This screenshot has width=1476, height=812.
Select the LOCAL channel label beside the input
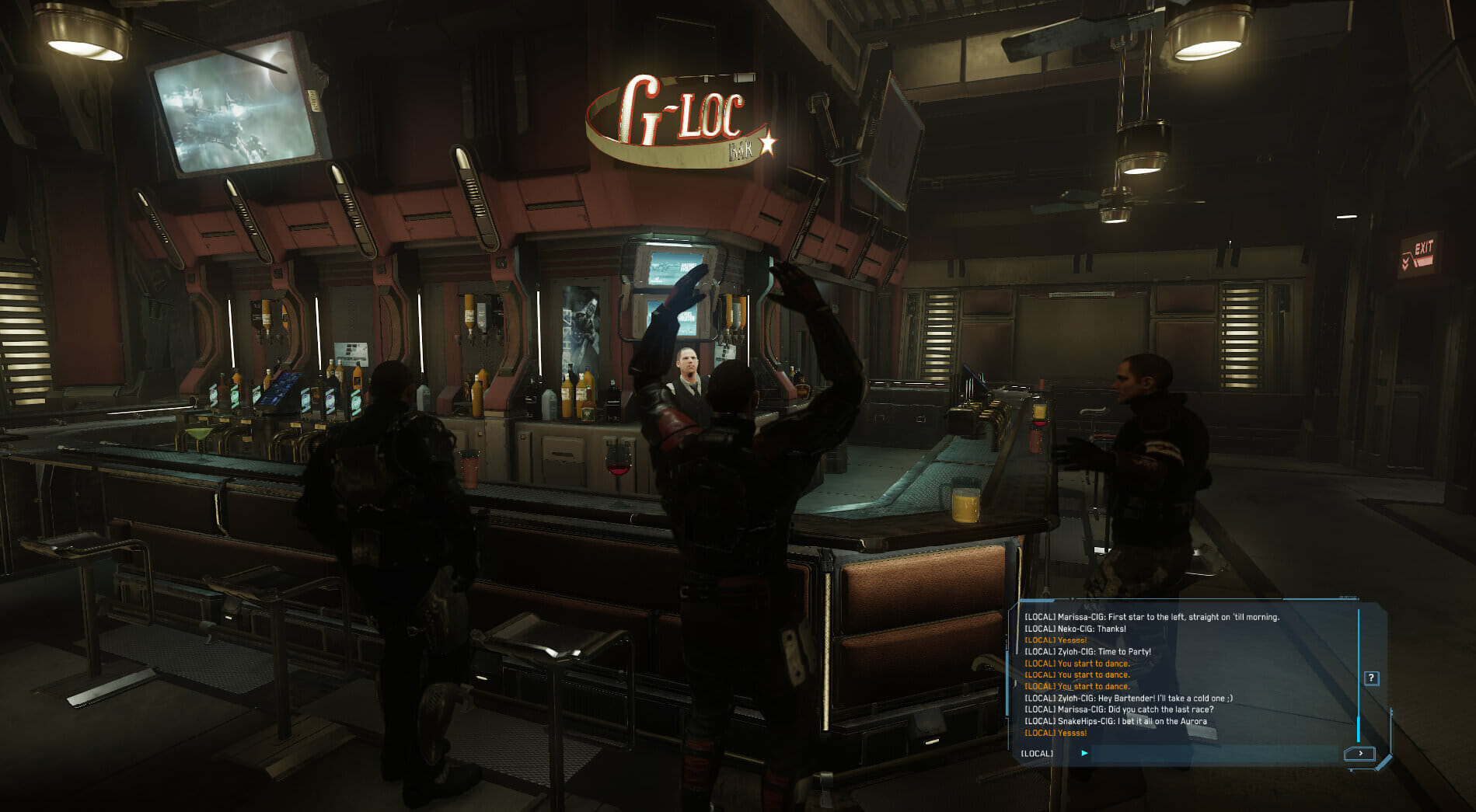pyautogui.click(x=1037, y=753)
